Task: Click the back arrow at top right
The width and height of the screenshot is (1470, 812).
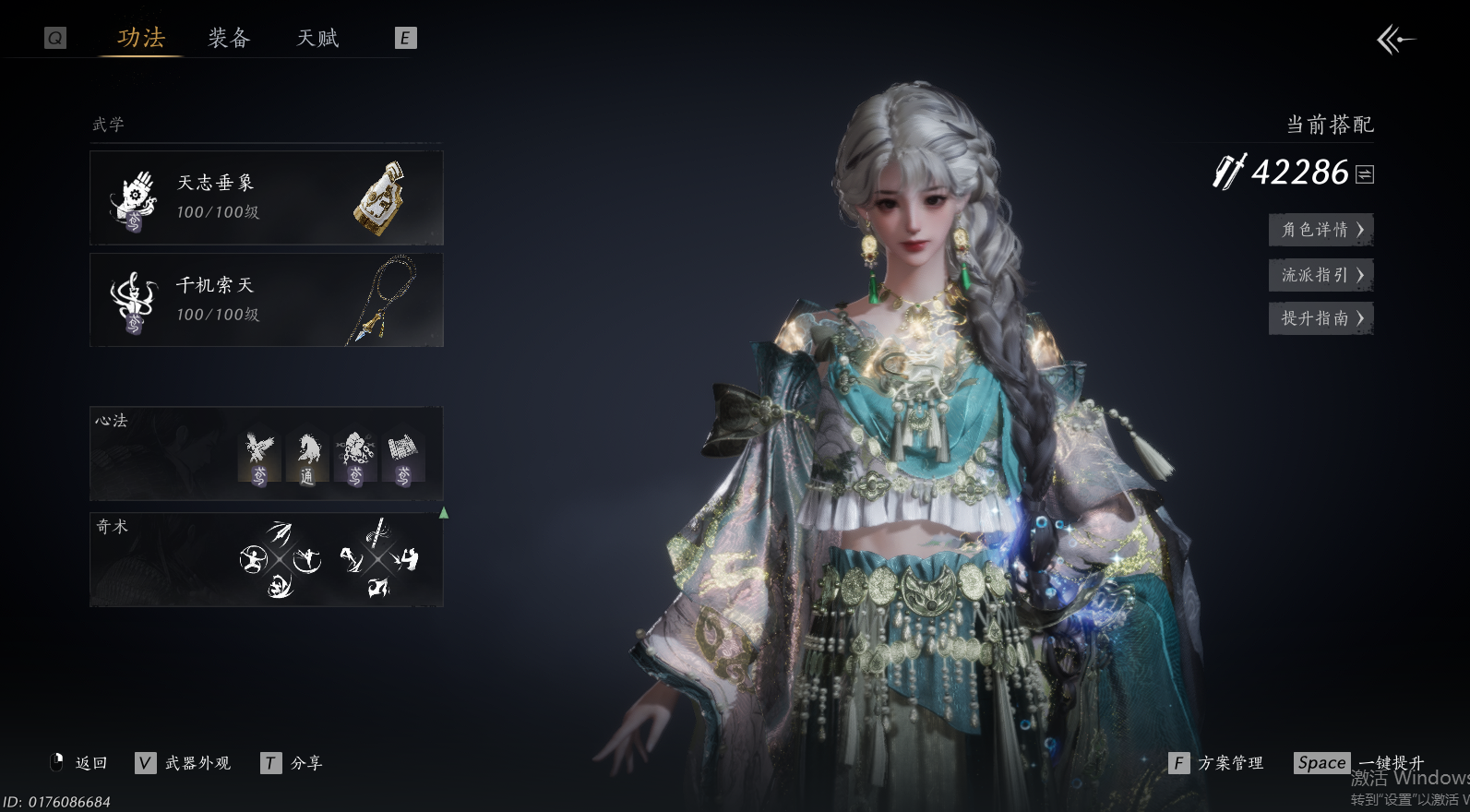Action: [x=1395, y=40]
